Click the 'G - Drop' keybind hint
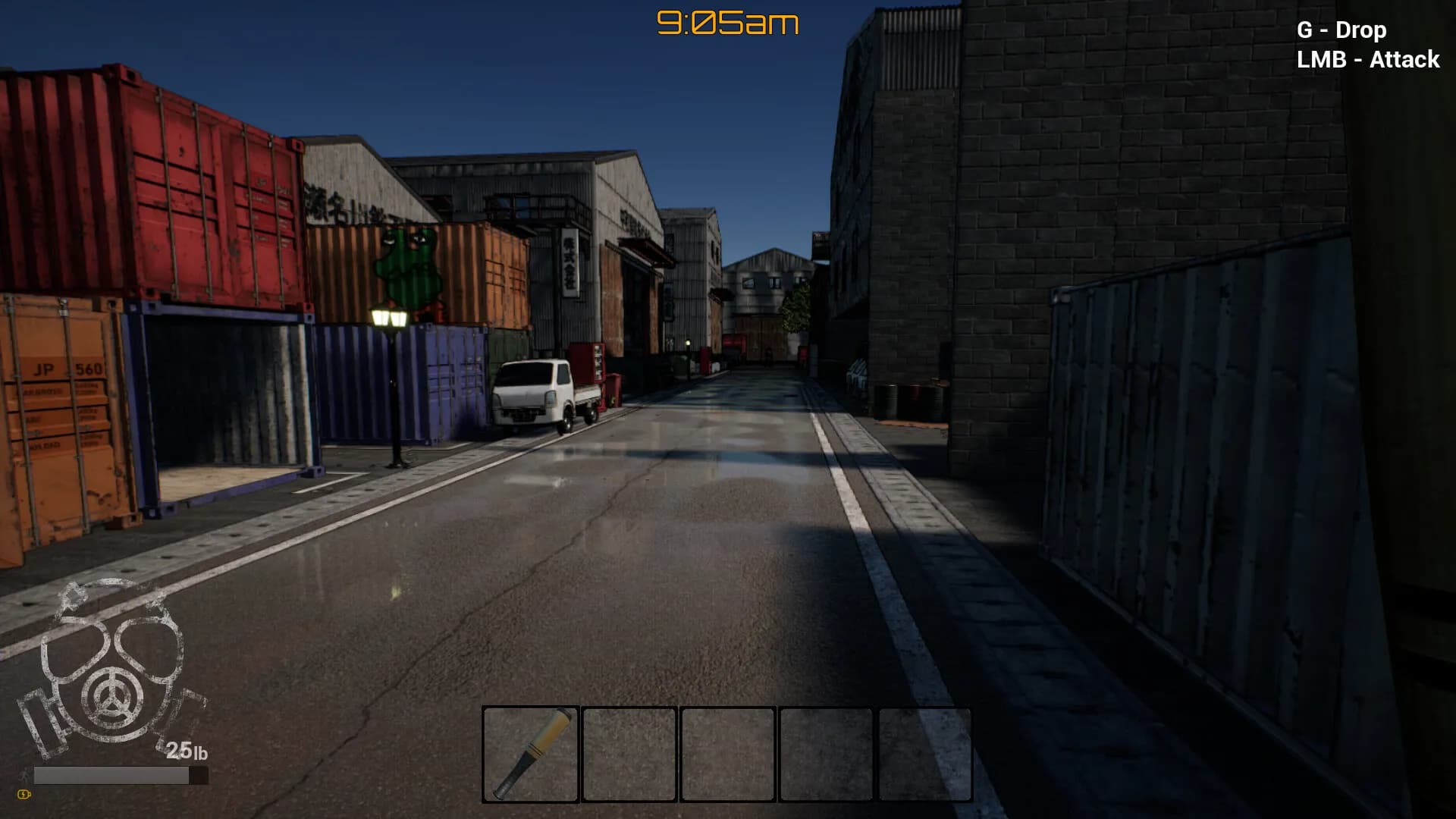The height and width of the screenshot is (819, 1456). pyautogui.click(x=1341, y=30)
